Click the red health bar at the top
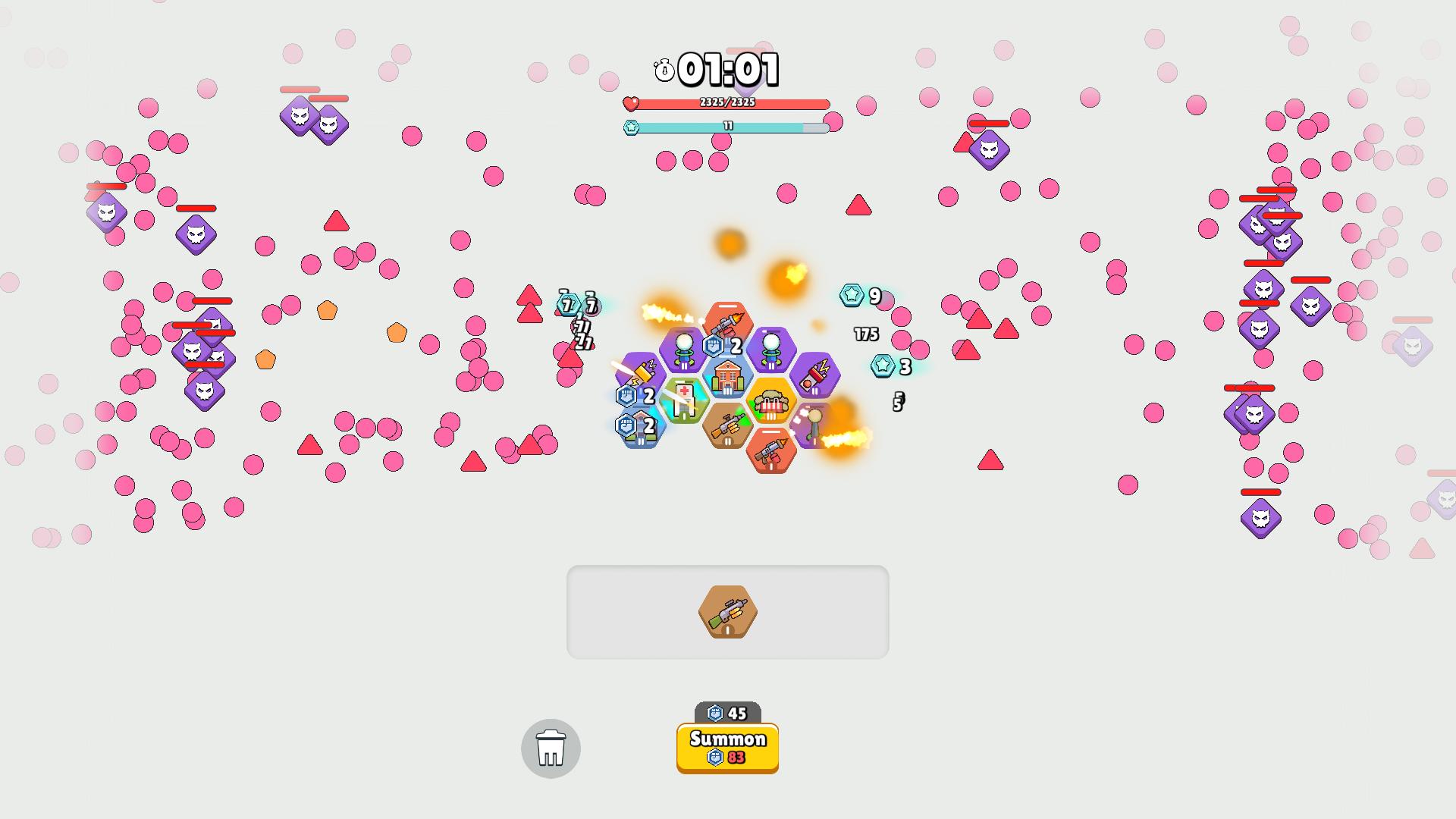 pos(728,102)
